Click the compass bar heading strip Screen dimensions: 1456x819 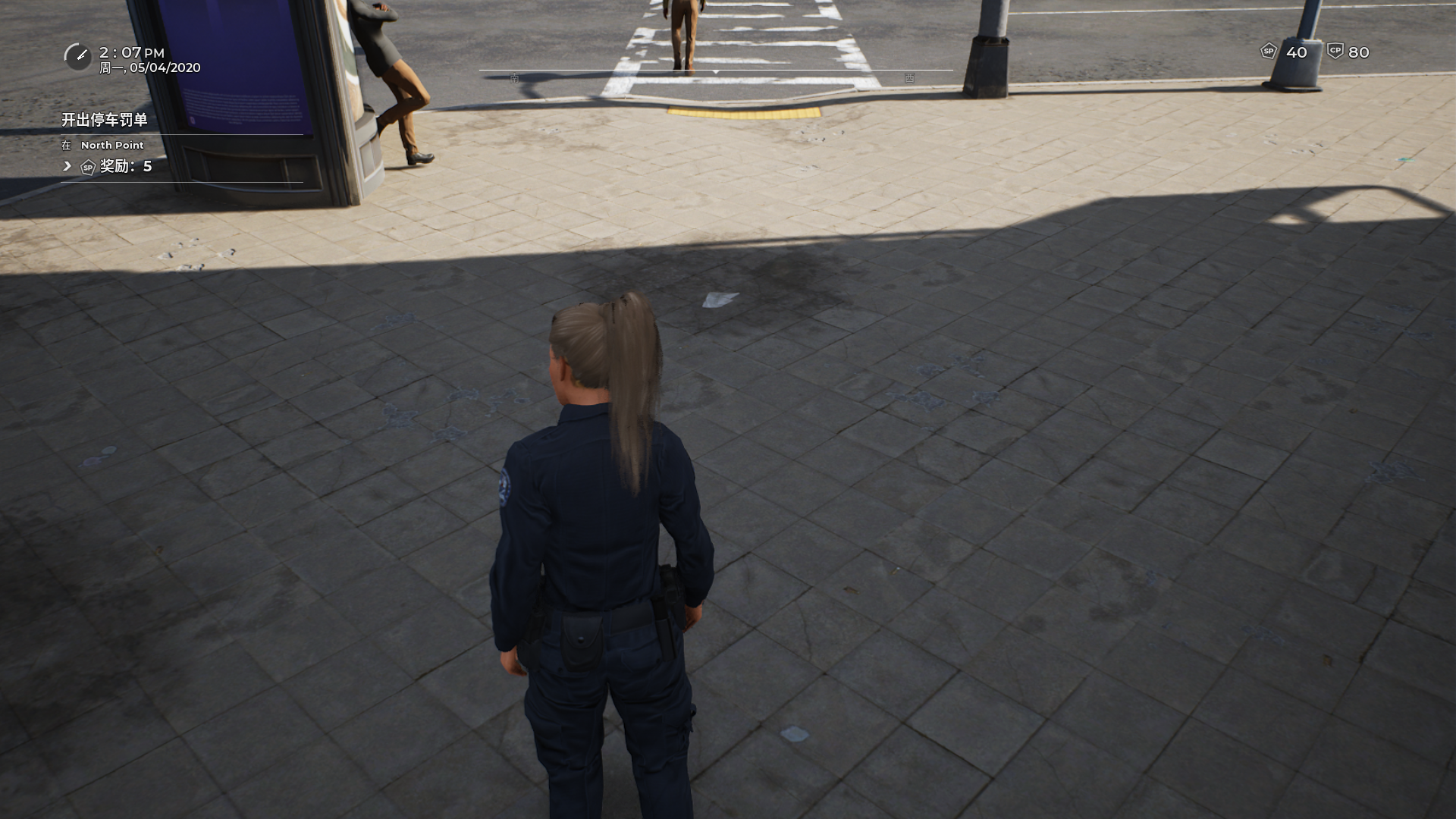click(x=715, y=72)
